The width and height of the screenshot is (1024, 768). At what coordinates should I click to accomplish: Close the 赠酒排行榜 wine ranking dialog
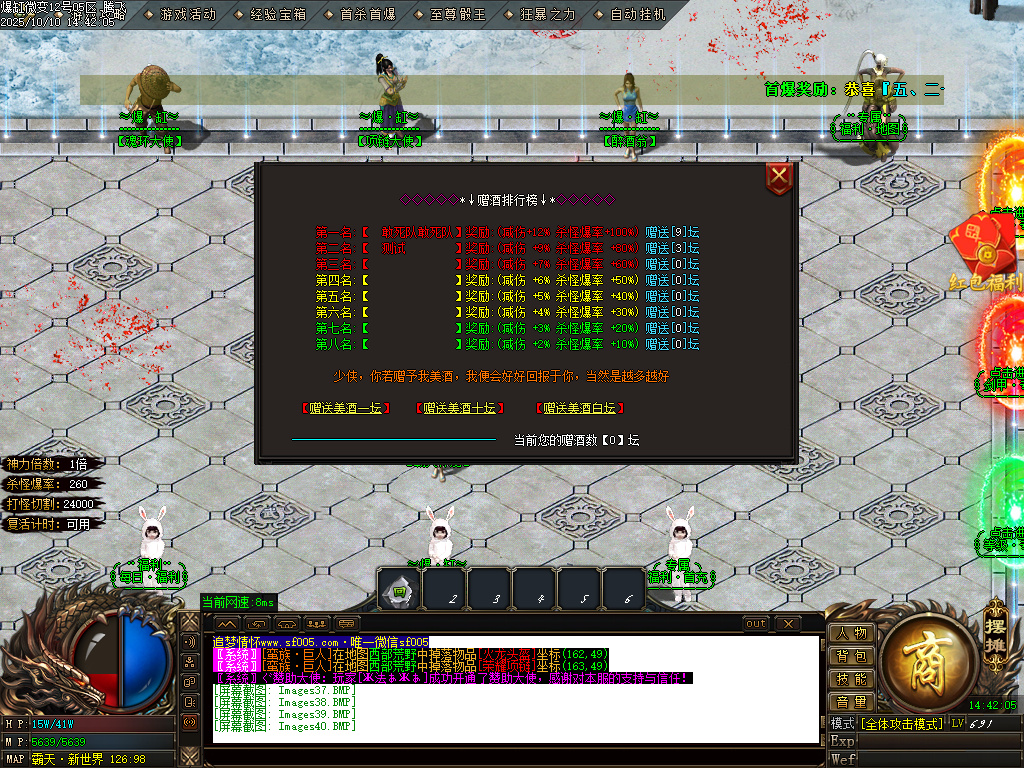(x=779, y=178)
